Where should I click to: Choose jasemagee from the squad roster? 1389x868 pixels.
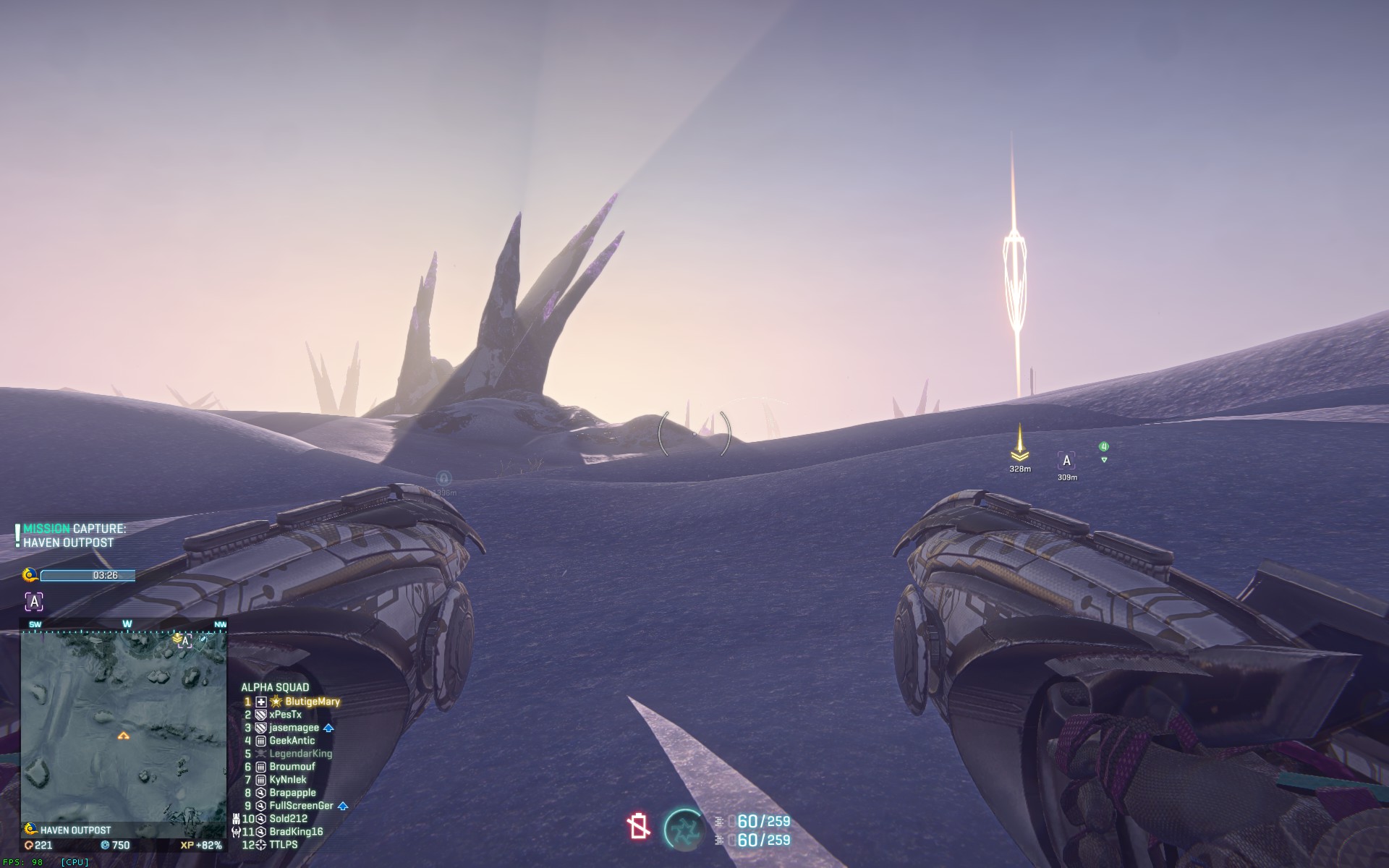[294, 728]
